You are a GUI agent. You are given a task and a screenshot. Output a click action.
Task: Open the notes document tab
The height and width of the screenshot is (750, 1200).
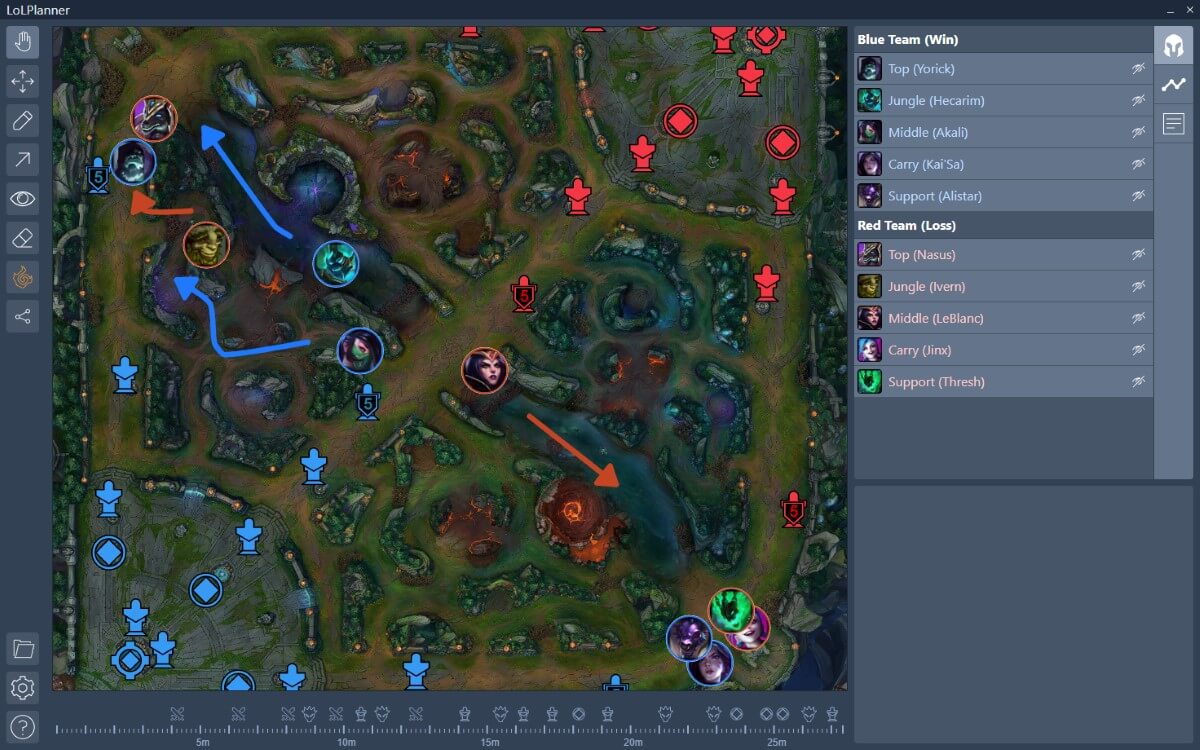(x=1173, y=124)
